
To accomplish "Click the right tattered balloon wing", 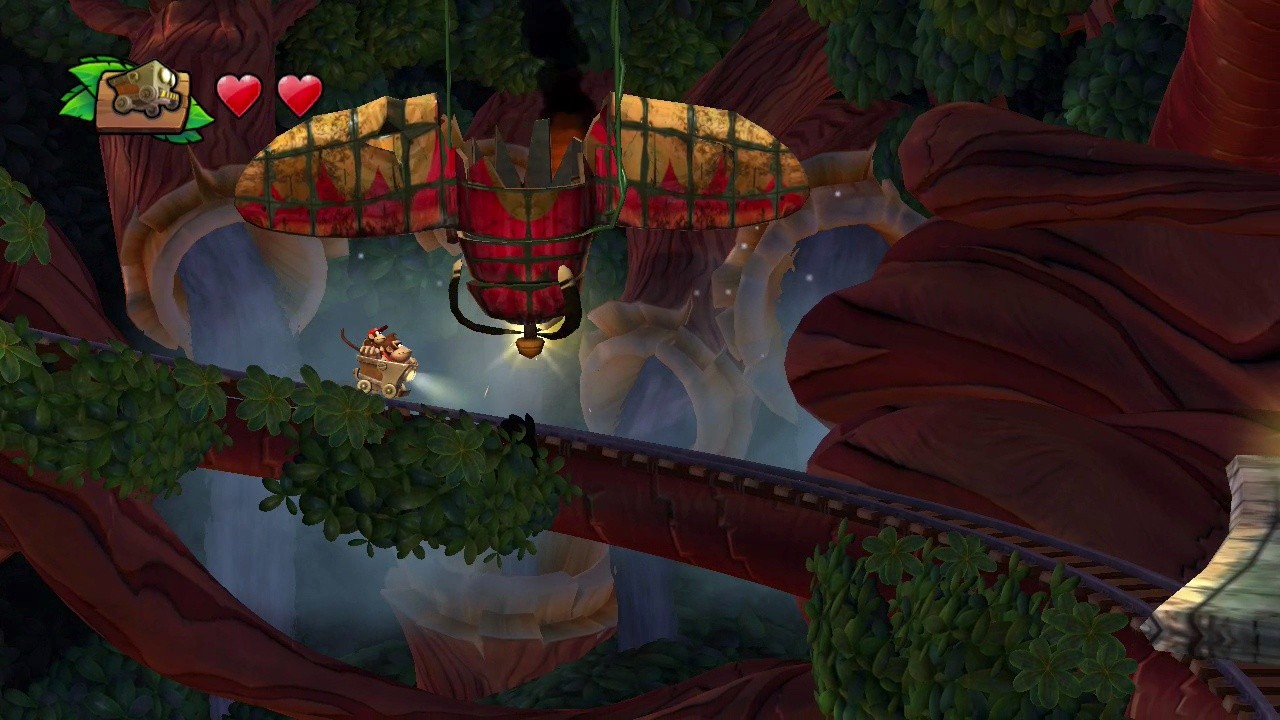I will [x=710, y=165].
